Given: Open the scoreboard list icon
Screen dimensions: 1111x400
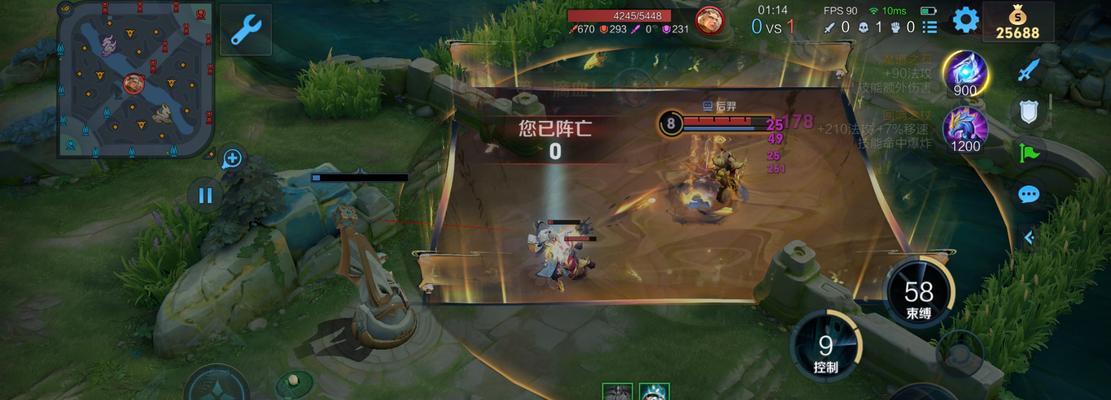Looking at the screenshot, I should [931, 27].
